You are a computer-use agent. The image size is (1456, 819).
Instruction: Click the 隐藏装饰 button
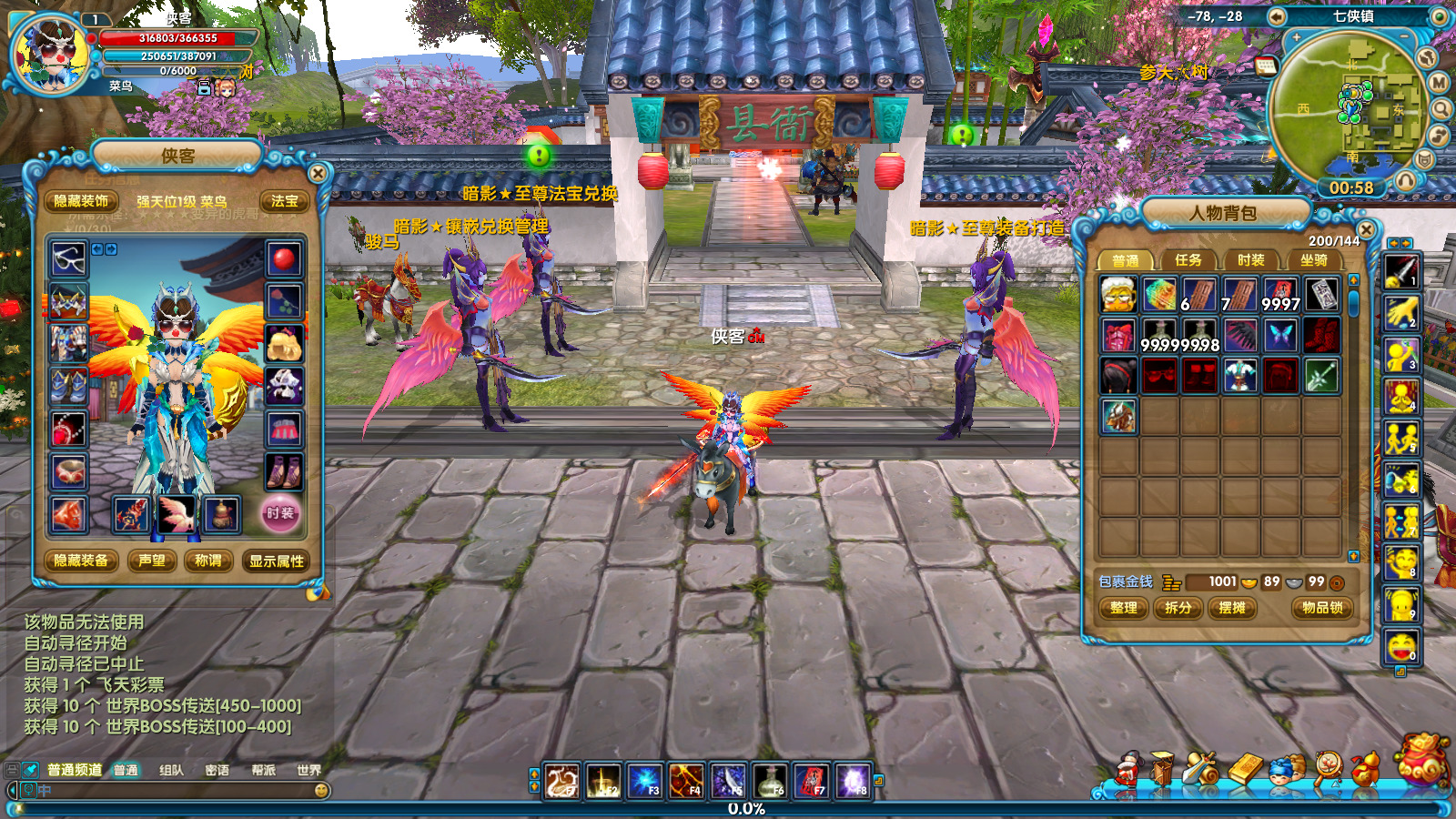(x=81, y=201)
